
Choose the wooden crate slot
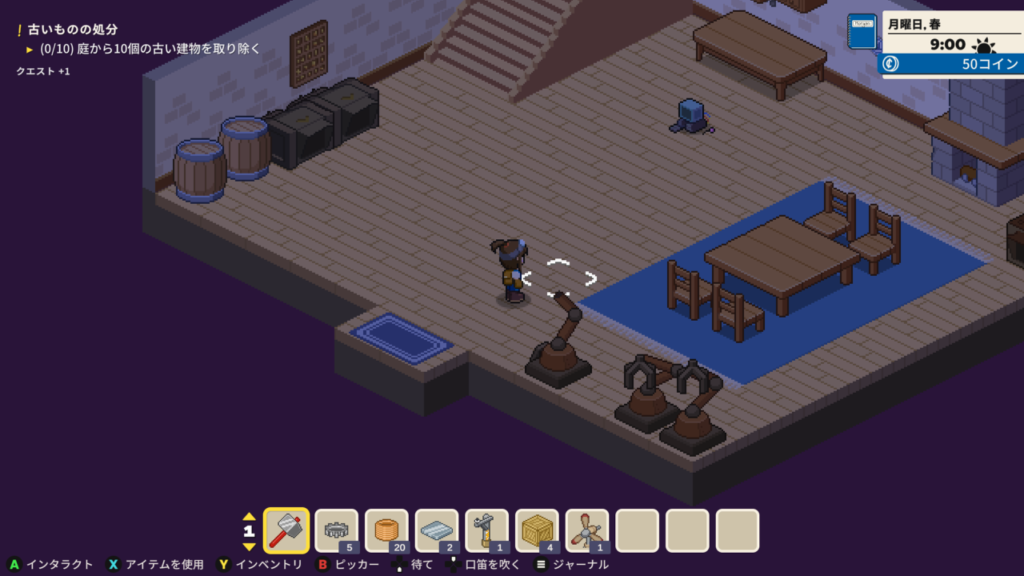537,530
